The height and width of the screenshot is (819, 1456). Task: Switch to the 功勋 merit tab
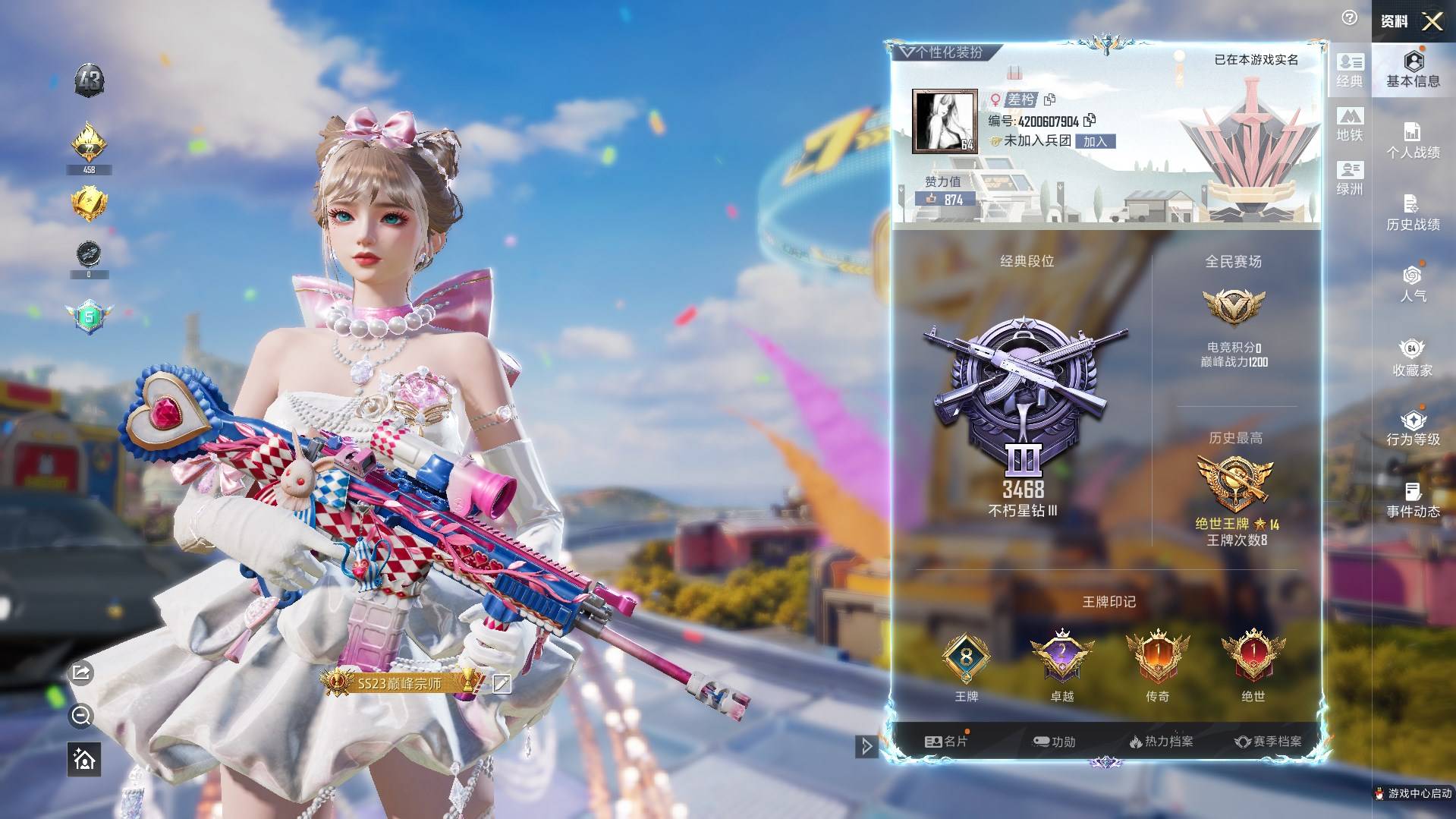point(1054,742)
